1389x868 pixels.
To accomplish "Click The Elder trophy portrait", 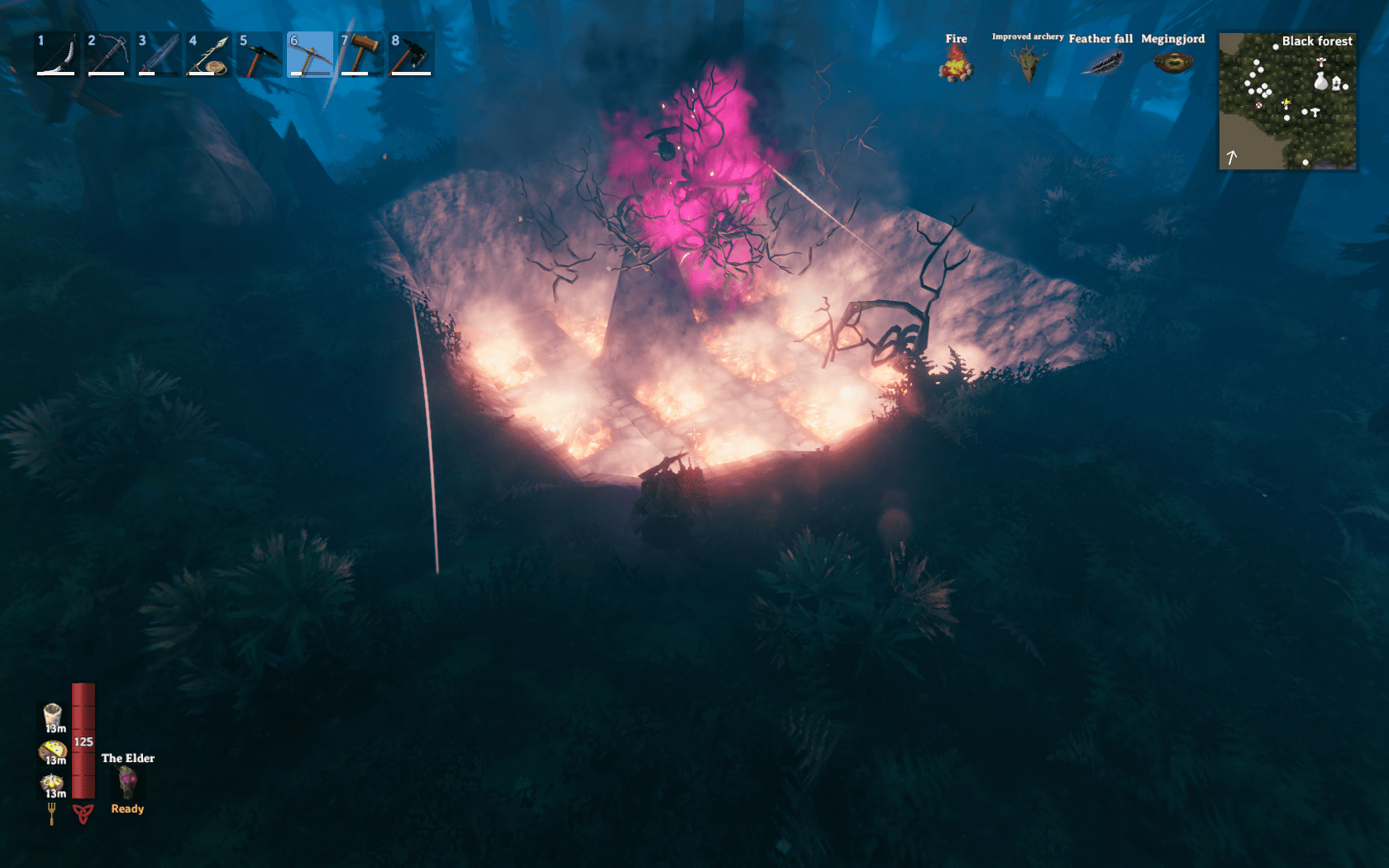I will point(126,781).
